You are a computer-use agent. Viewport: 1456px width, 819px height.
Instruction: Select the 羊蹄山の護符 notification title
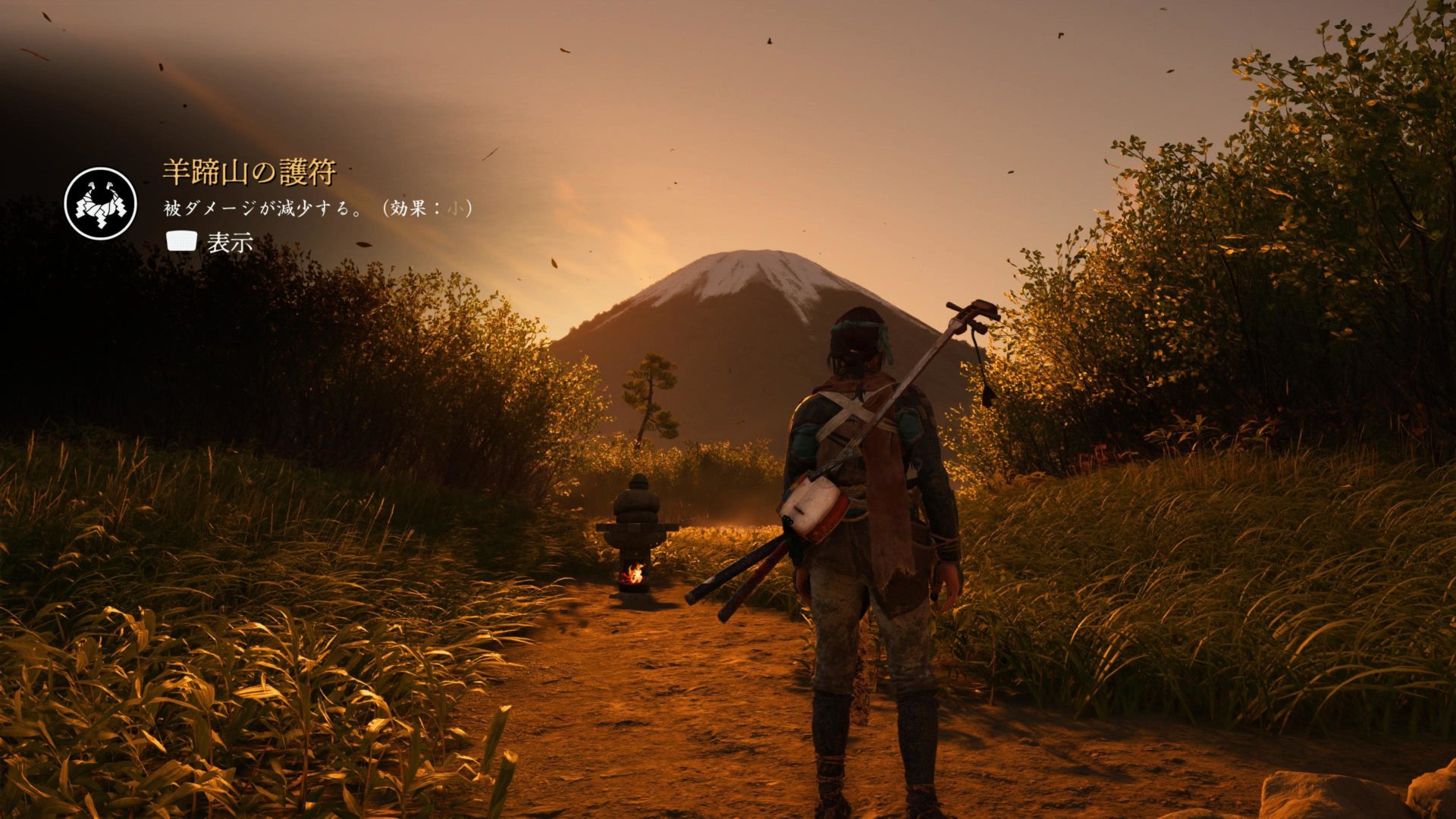pyautogui.click(x=249, y=173)
